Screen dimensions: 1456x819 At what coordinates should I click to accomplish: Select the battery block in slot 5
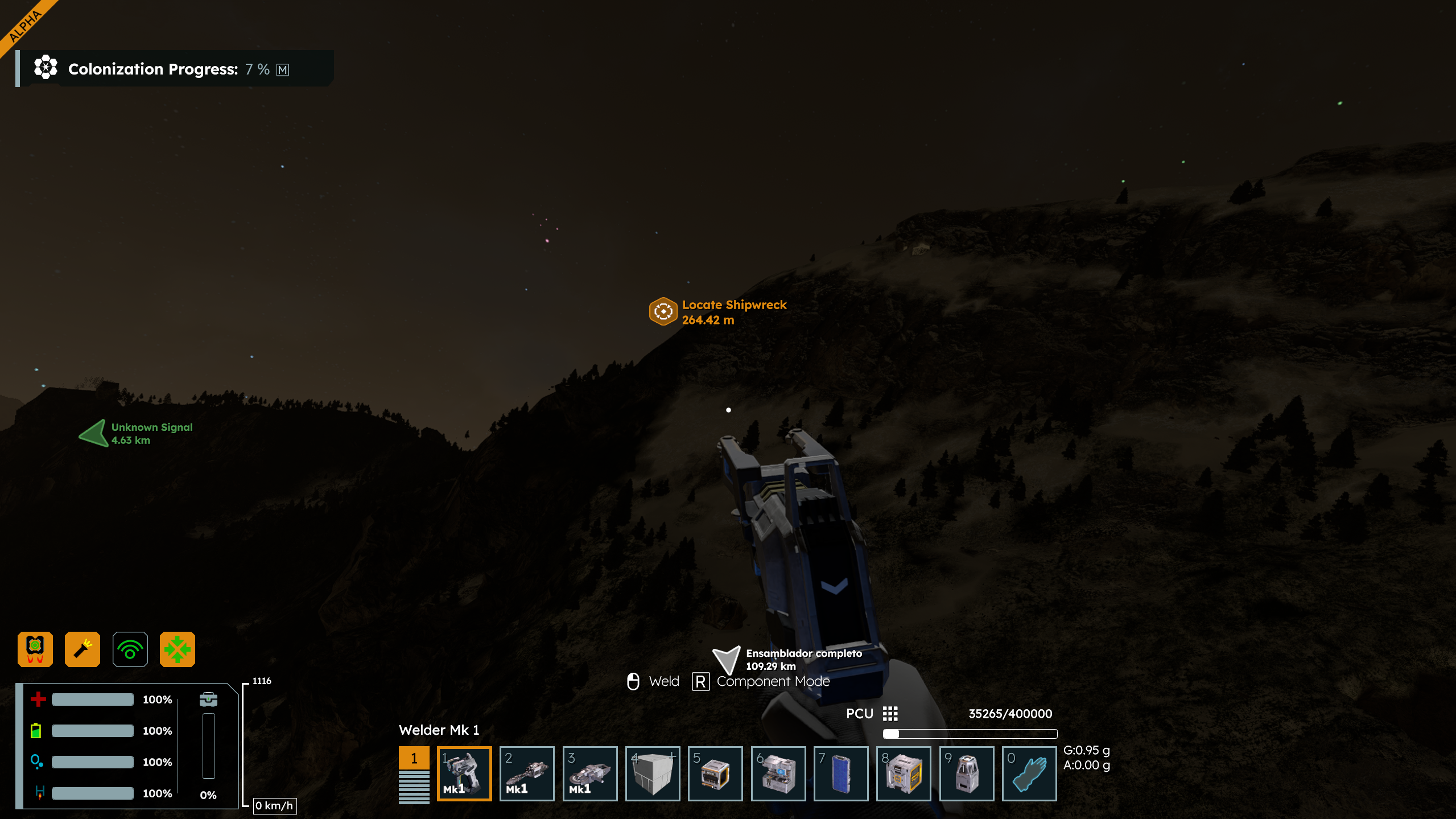pyautogui.click(x=715, y=773)
